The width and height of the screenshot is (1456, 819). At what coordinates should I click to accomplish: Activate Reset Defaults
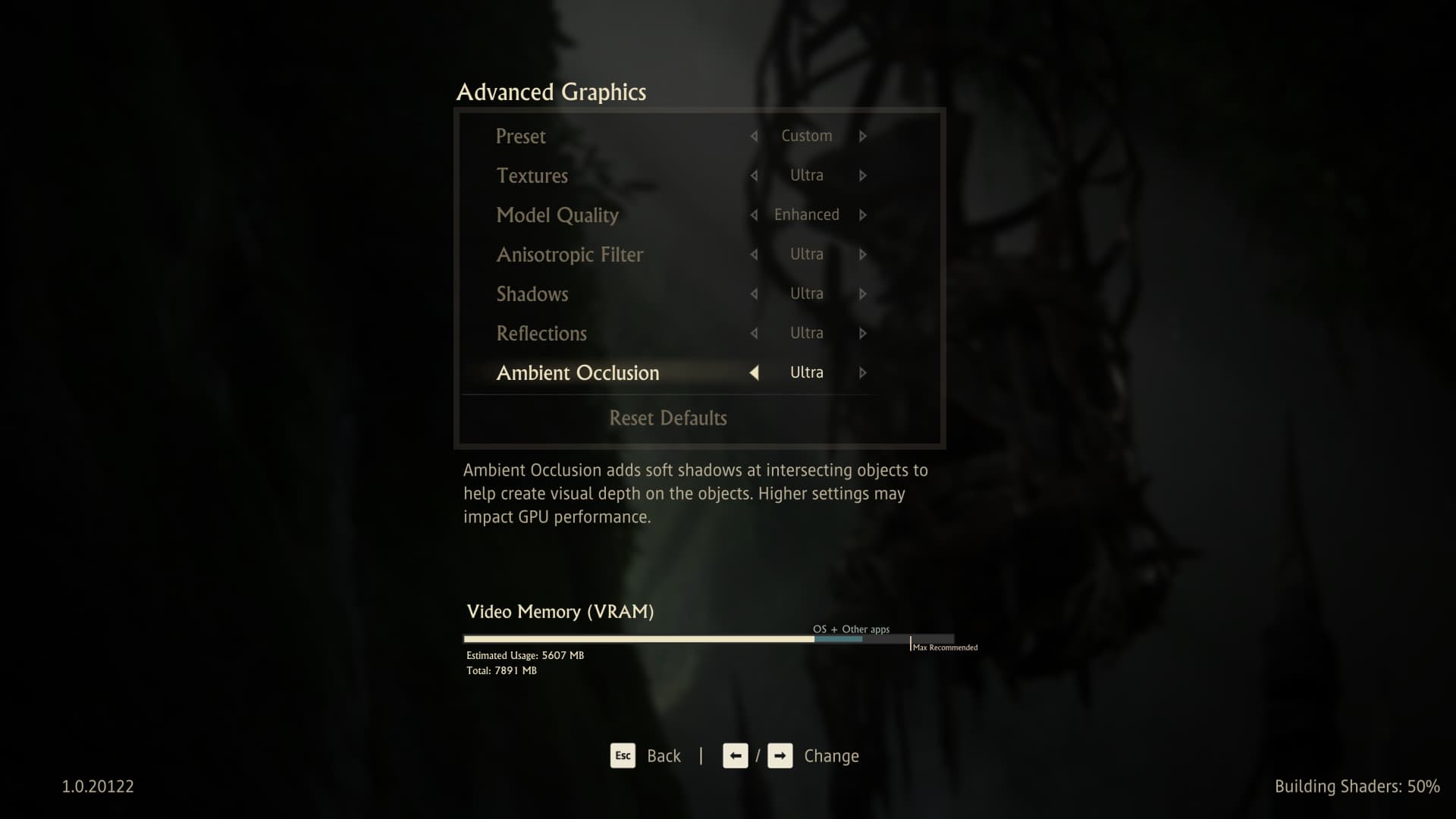[668, 418]
